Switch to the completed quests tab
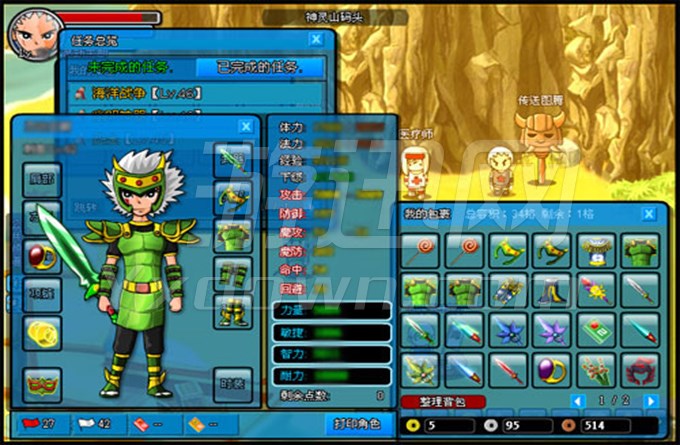The width and height of the screenshot is (680, 445). click(259, 68)
